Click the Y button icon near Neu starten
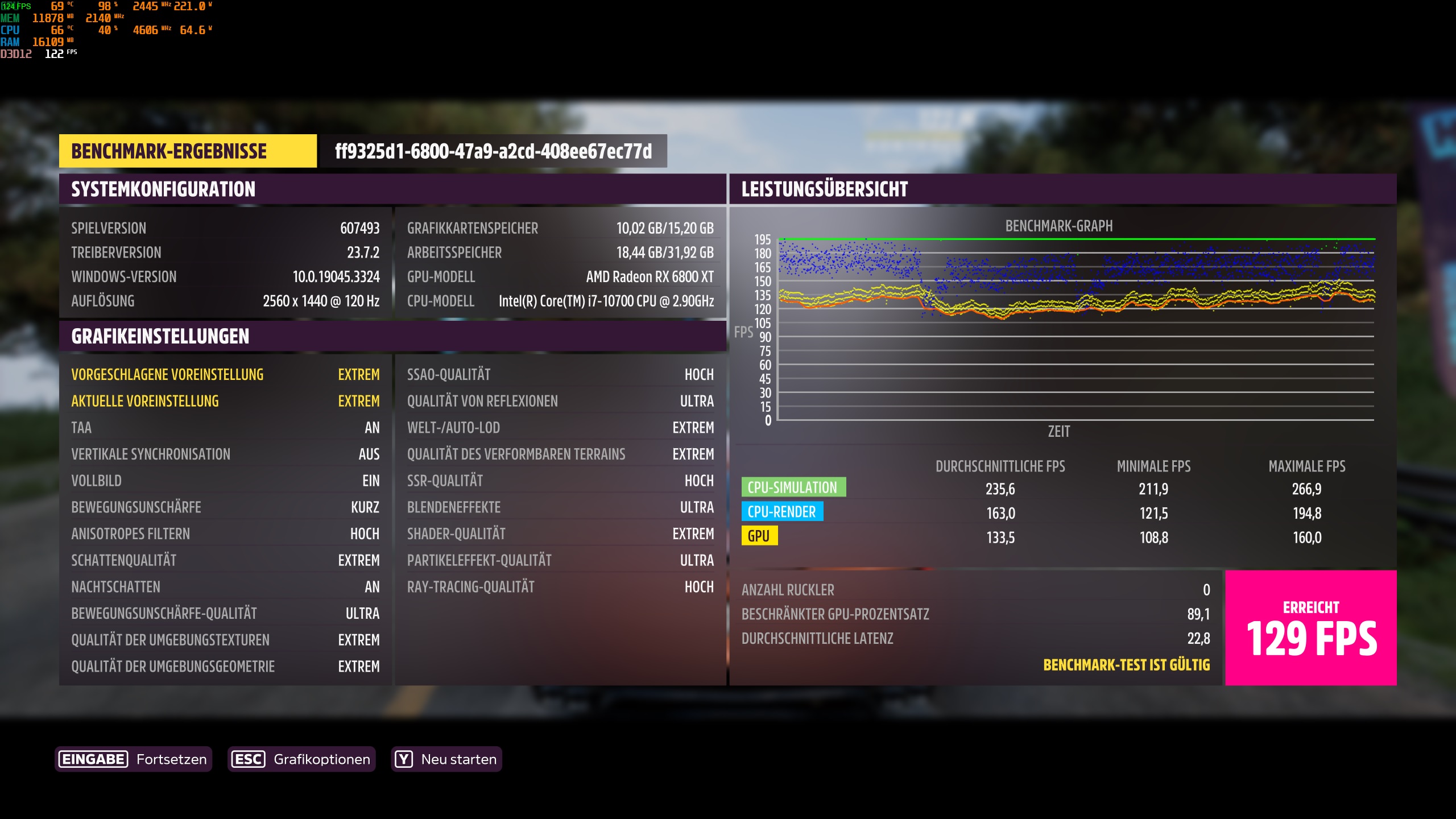Image resolution: width=1456 pixels, height=819 pixels. pos(404,759)
